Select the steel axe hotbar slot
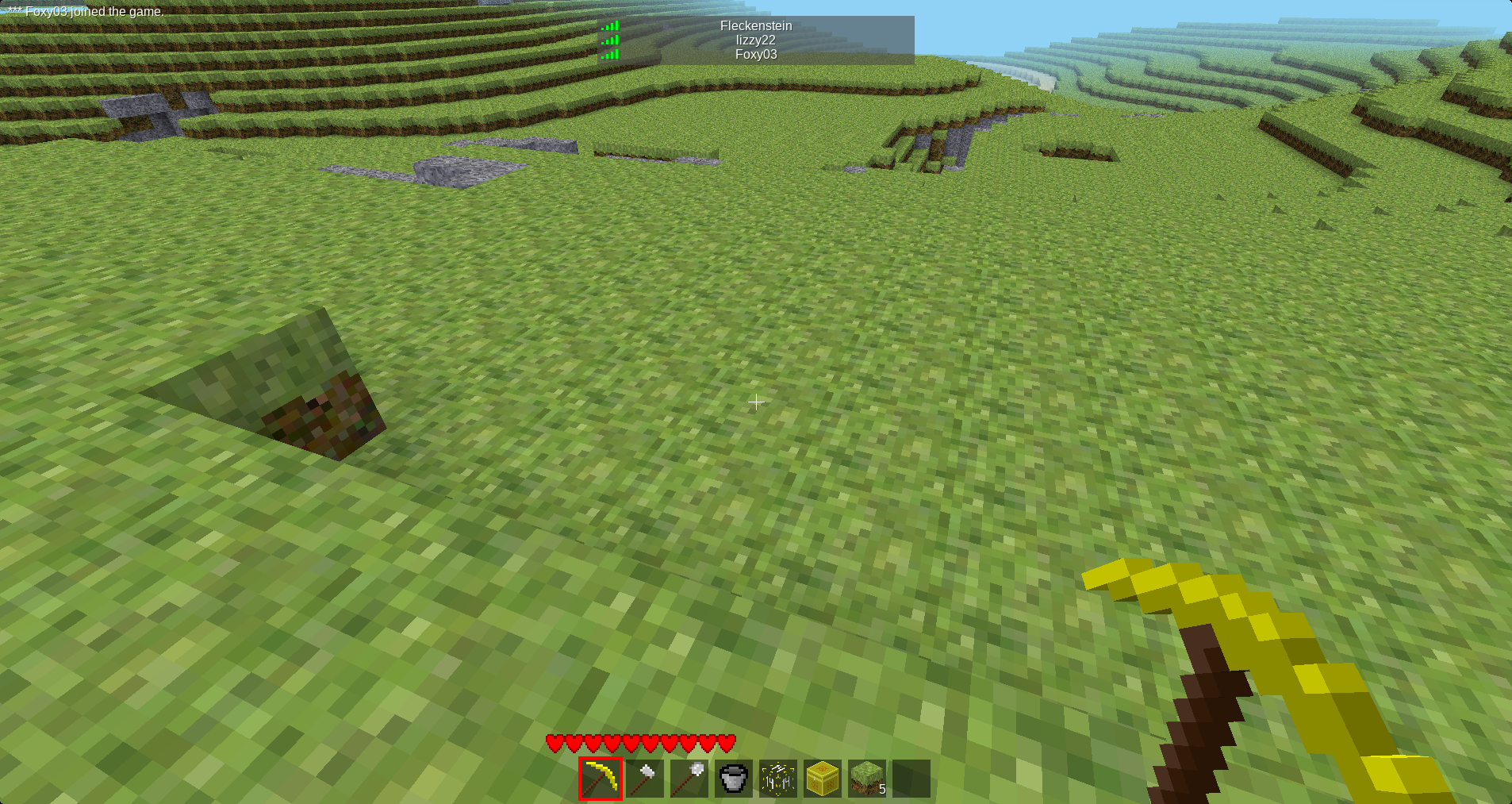Viewport: 1512px width, 804px height. coord(645,779)
